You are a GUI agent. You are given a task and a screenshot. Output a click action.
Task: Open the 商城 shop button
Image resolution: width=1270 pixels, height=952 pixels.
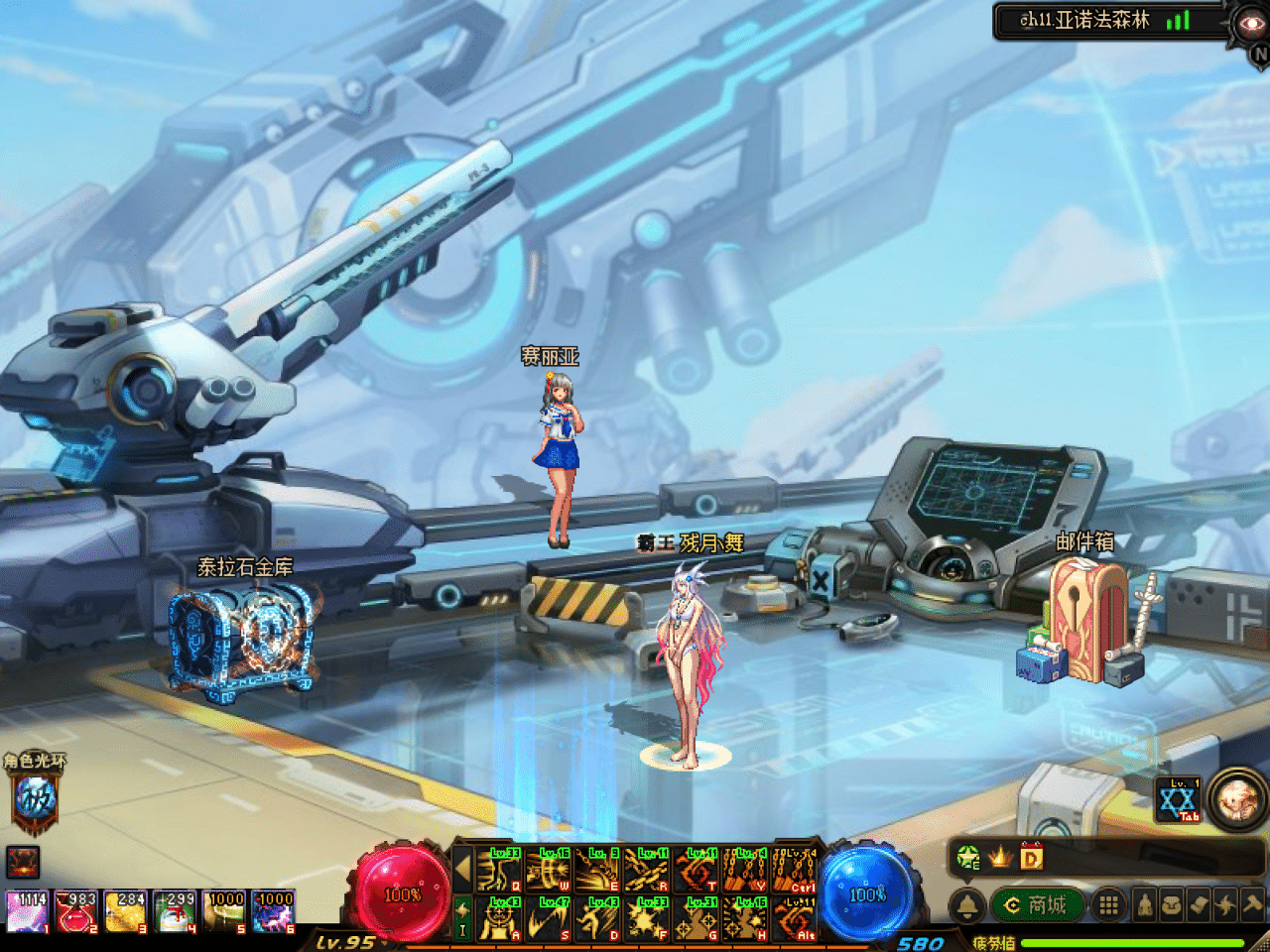pos(1036,904)
